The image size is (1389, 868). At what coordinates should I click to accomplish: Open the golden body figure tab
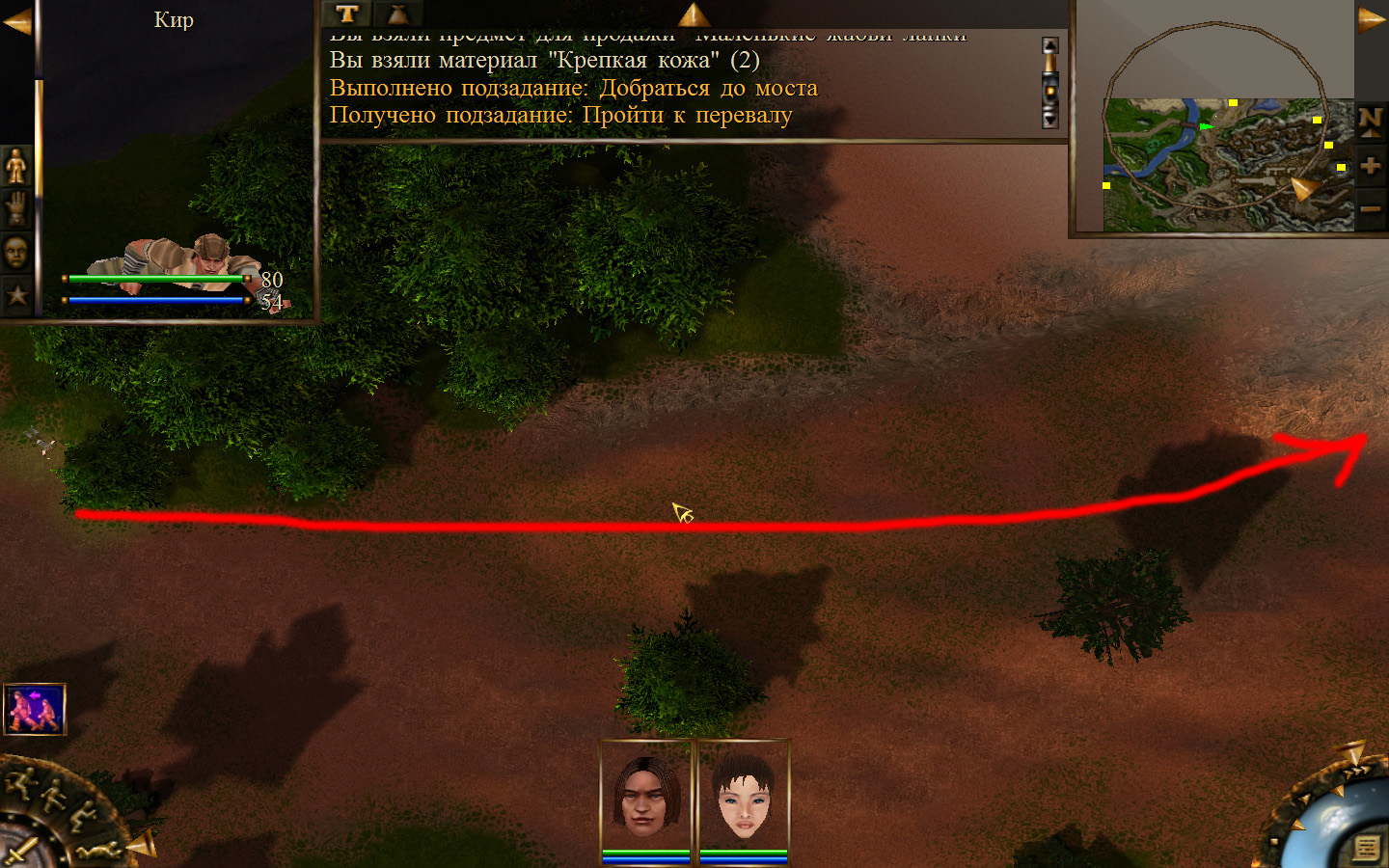16,166
